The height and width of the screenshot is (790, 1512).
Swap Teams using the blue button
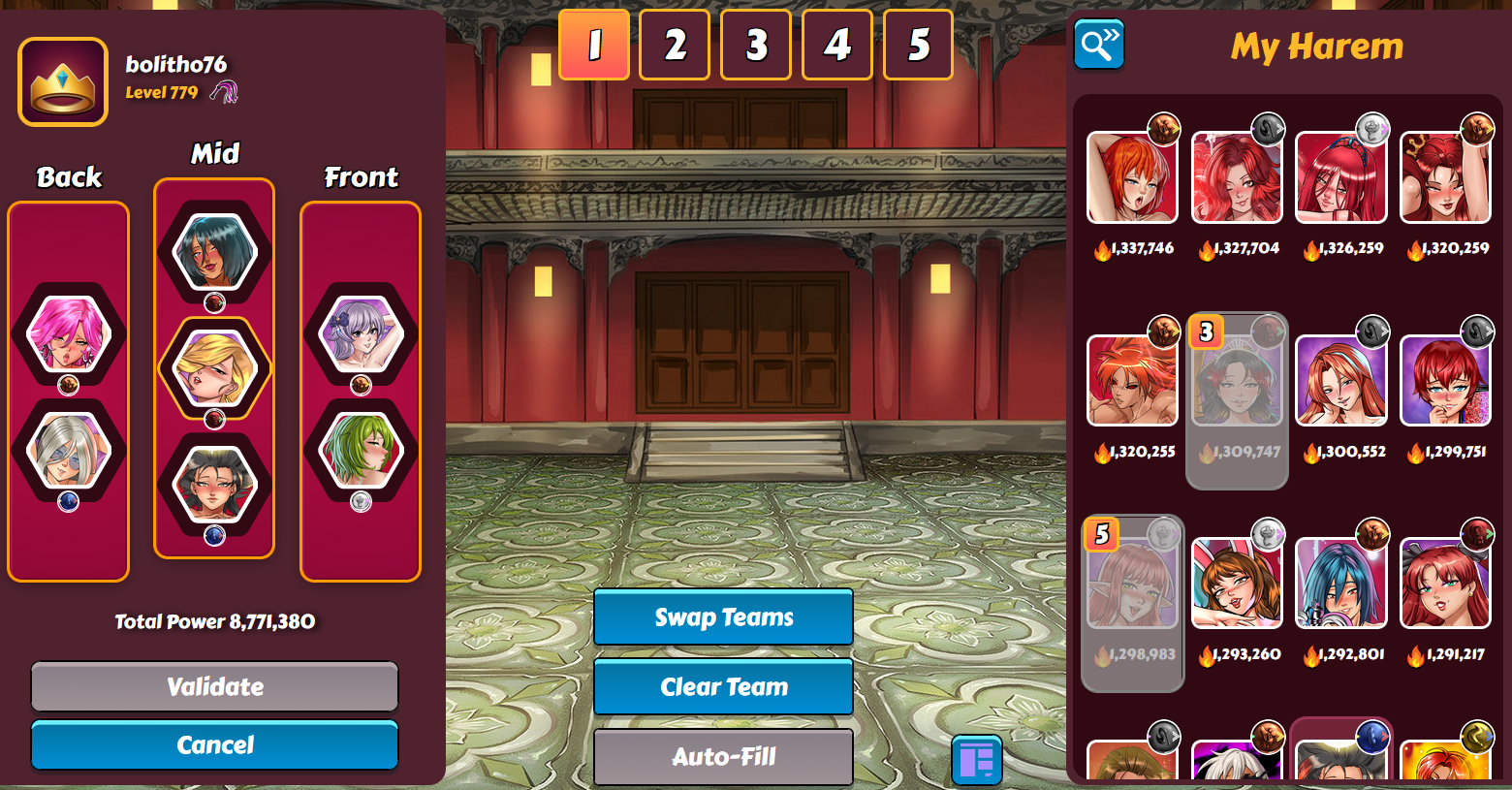coord(723,617)
